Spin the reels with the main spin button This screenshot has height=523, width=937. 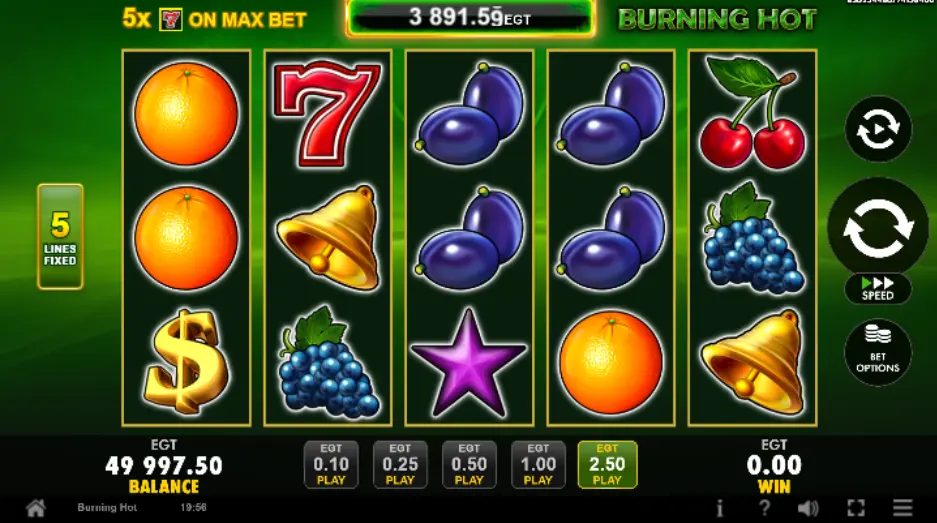click(877, 227)
